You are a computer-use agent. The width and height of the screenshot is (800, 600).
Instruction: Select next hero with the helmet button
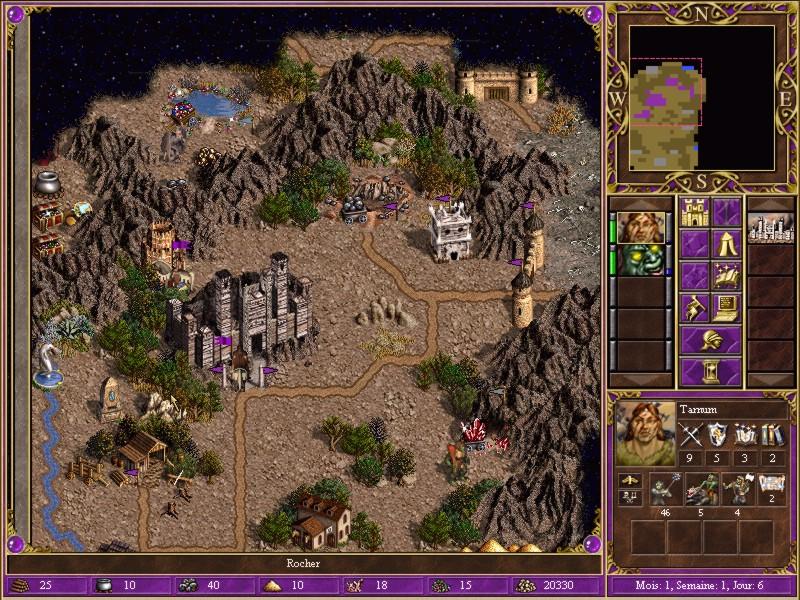[x=711, y=340]
